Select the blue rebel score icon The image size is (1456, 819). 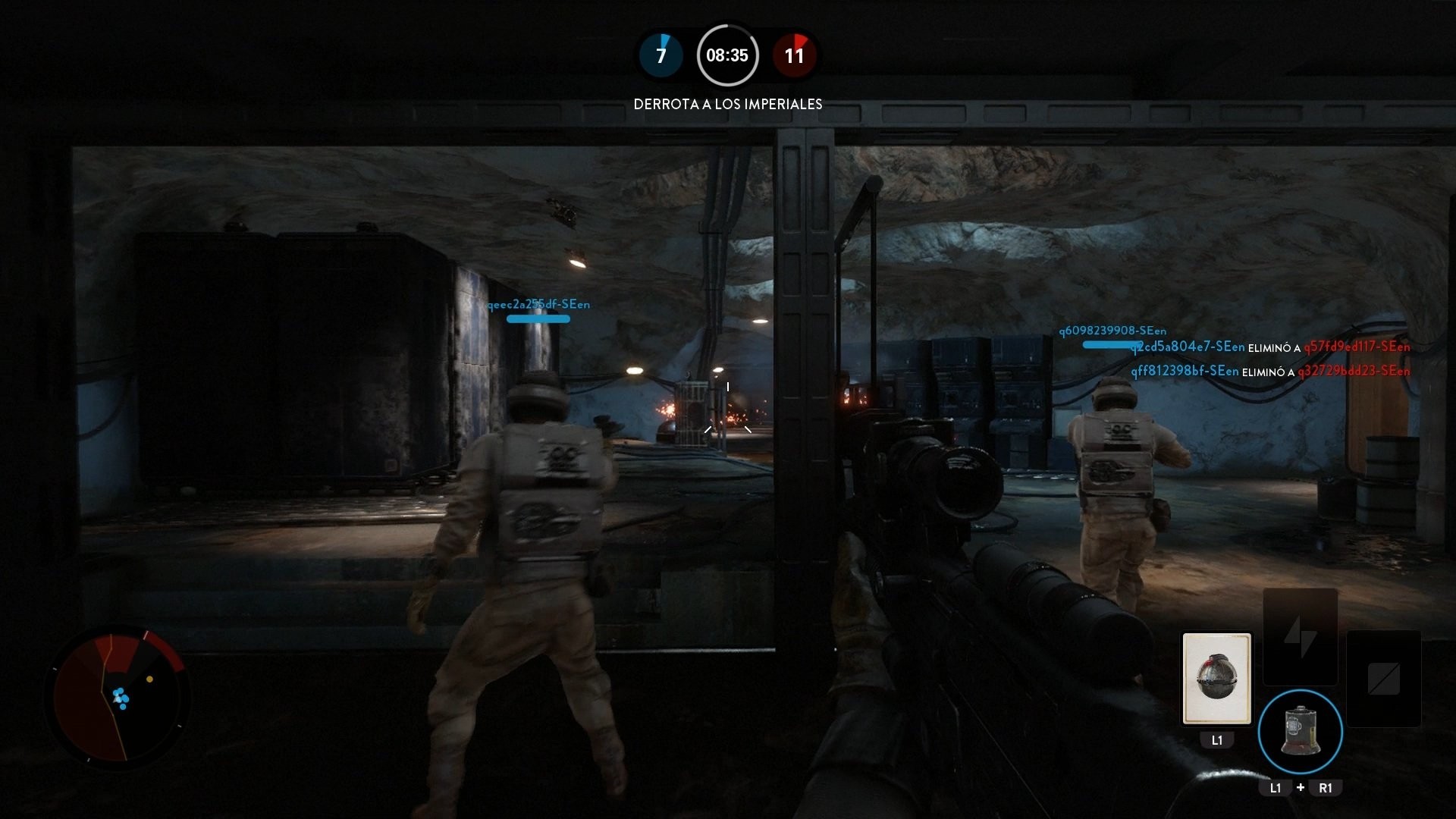coord(661,55)
